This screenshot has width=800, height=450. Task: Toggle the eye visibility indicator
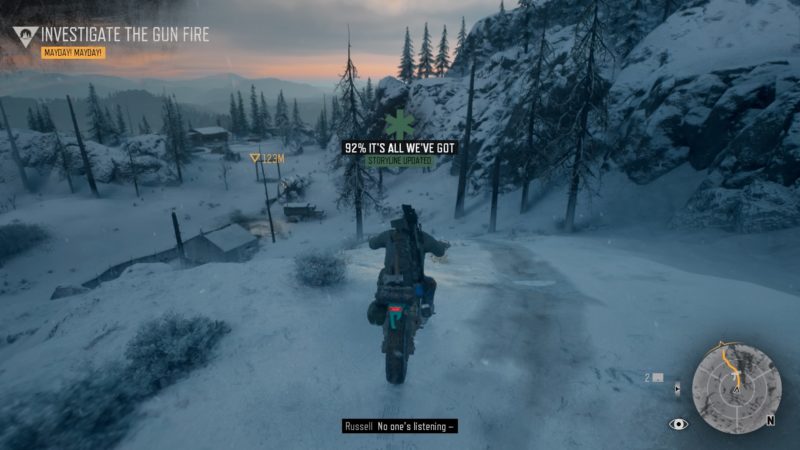point(679,424)
